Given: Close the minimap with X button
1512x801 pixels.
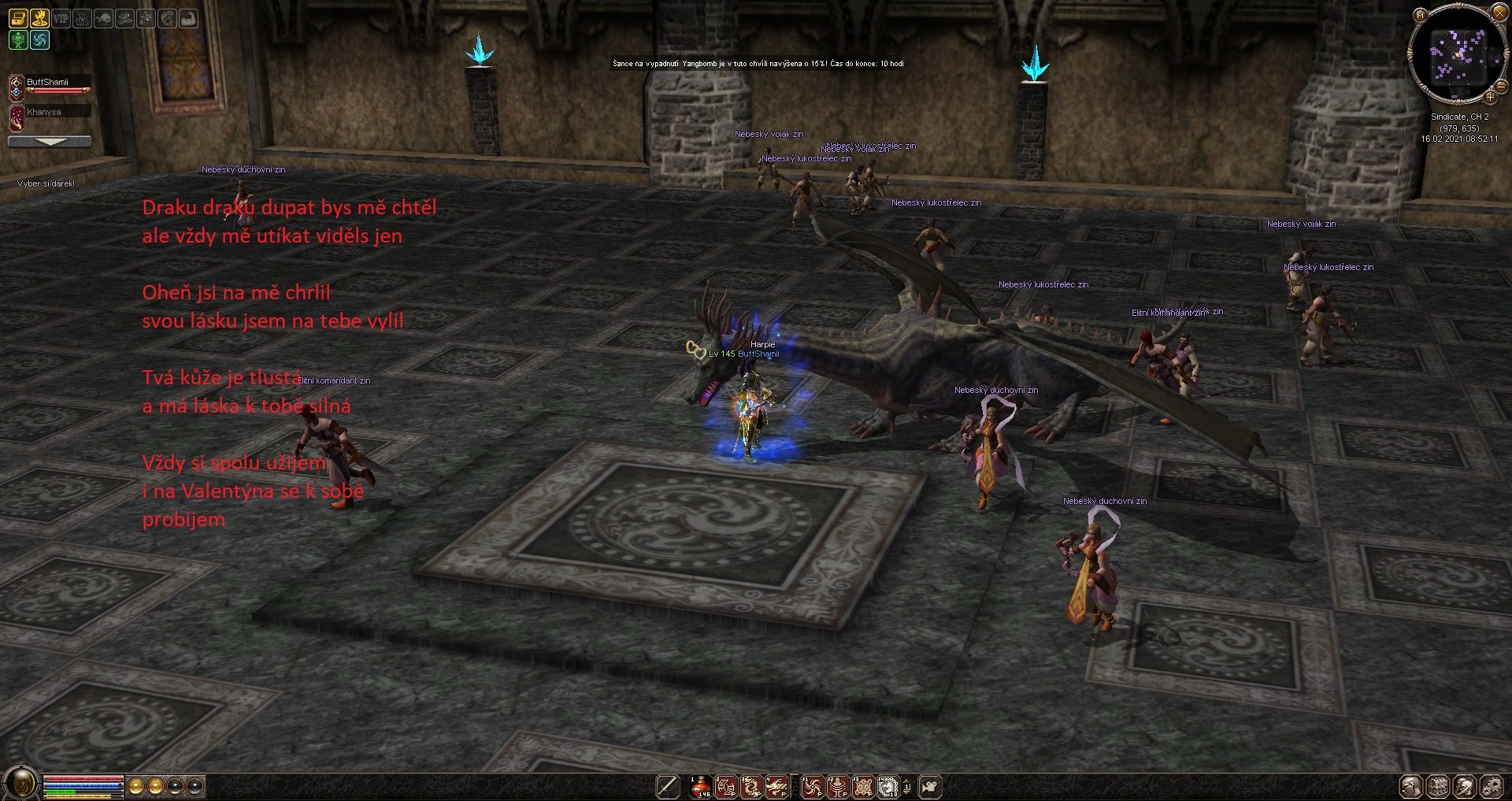Looking at the screenshot, I should click(1499, 12).
